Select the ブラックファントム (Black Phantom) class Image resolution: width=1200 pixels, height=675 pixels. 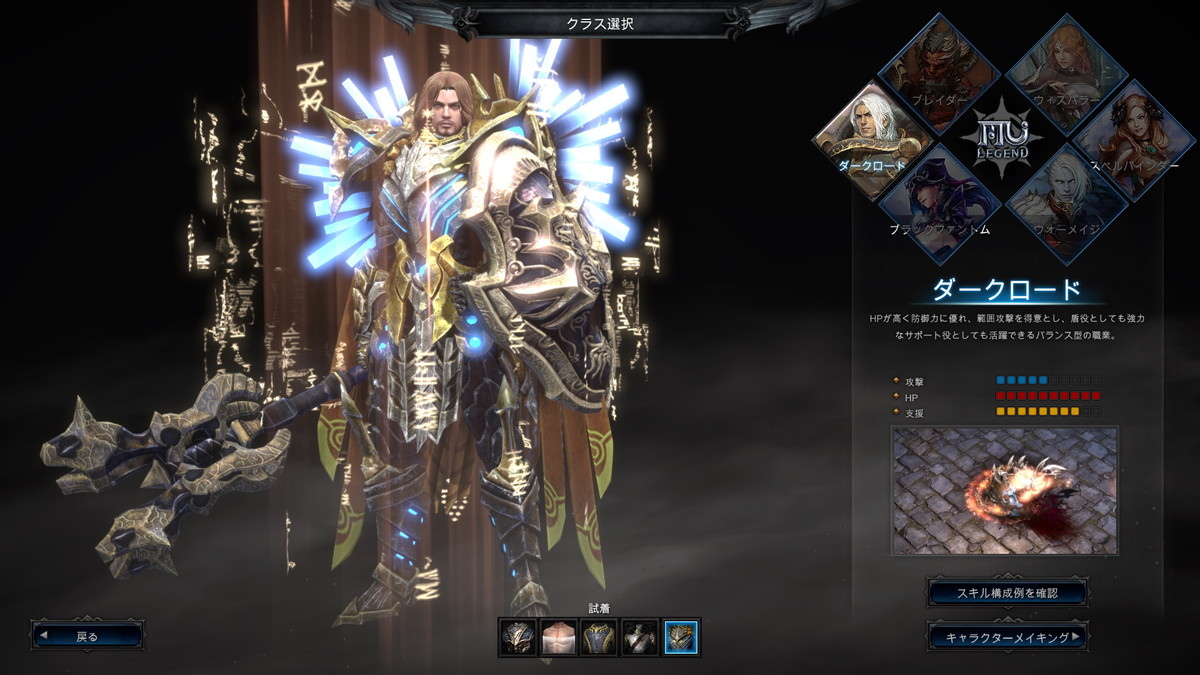tap(940, 203)
